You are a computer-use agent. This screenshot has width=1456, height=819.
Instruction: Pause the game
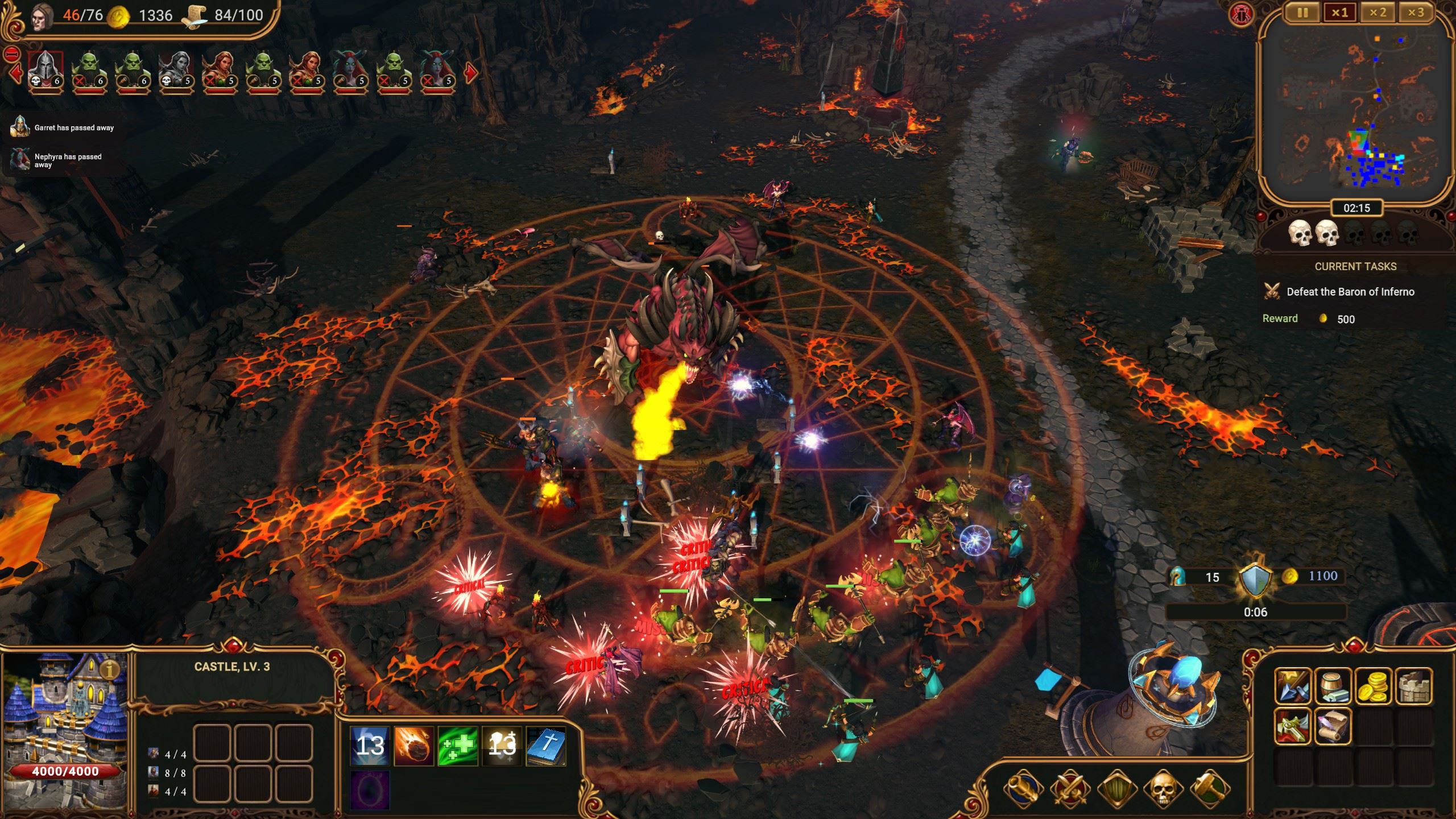point(1302,13)
